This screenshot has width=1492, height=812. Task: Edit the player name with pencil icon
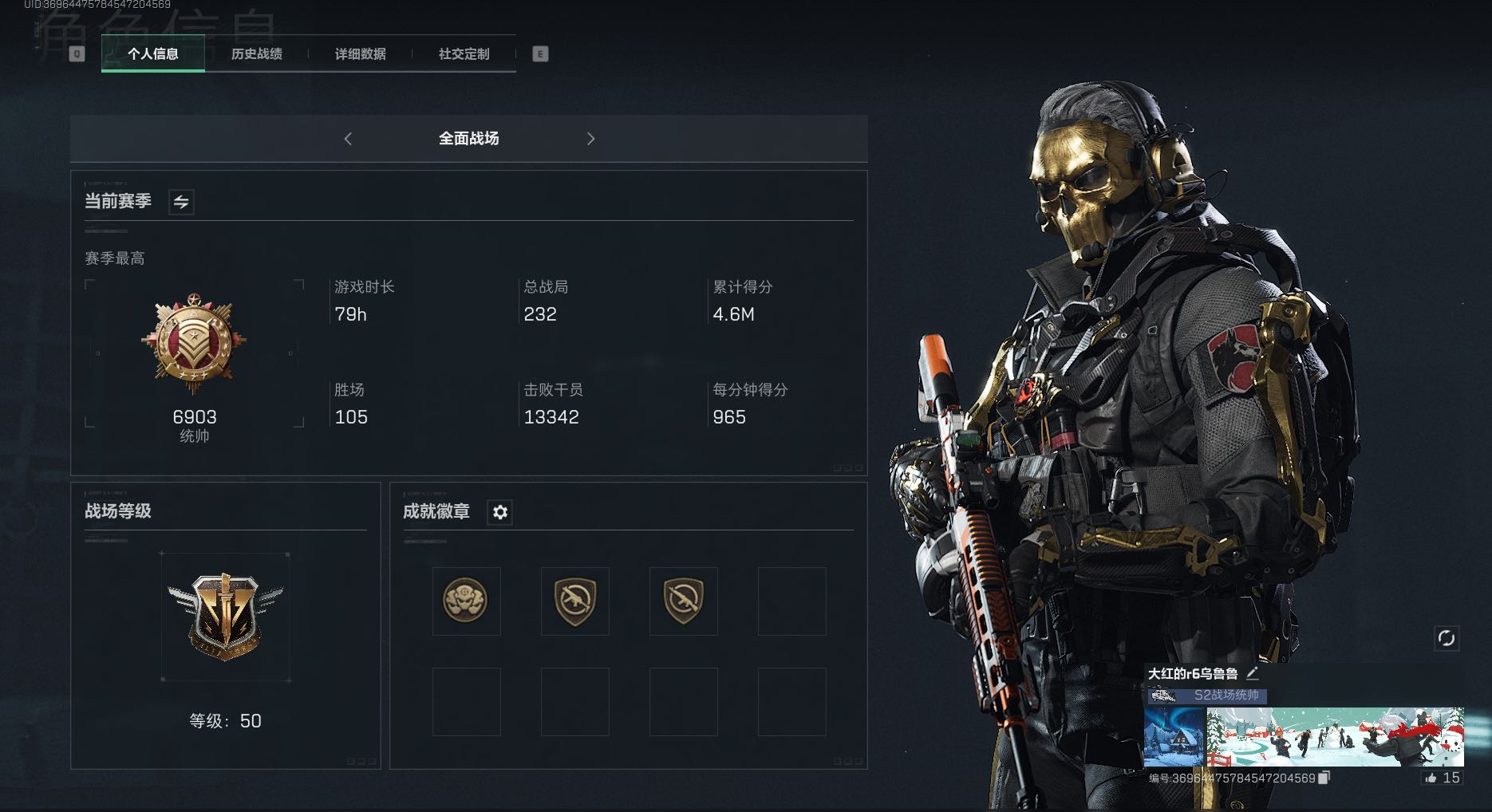click(1253, 673)
